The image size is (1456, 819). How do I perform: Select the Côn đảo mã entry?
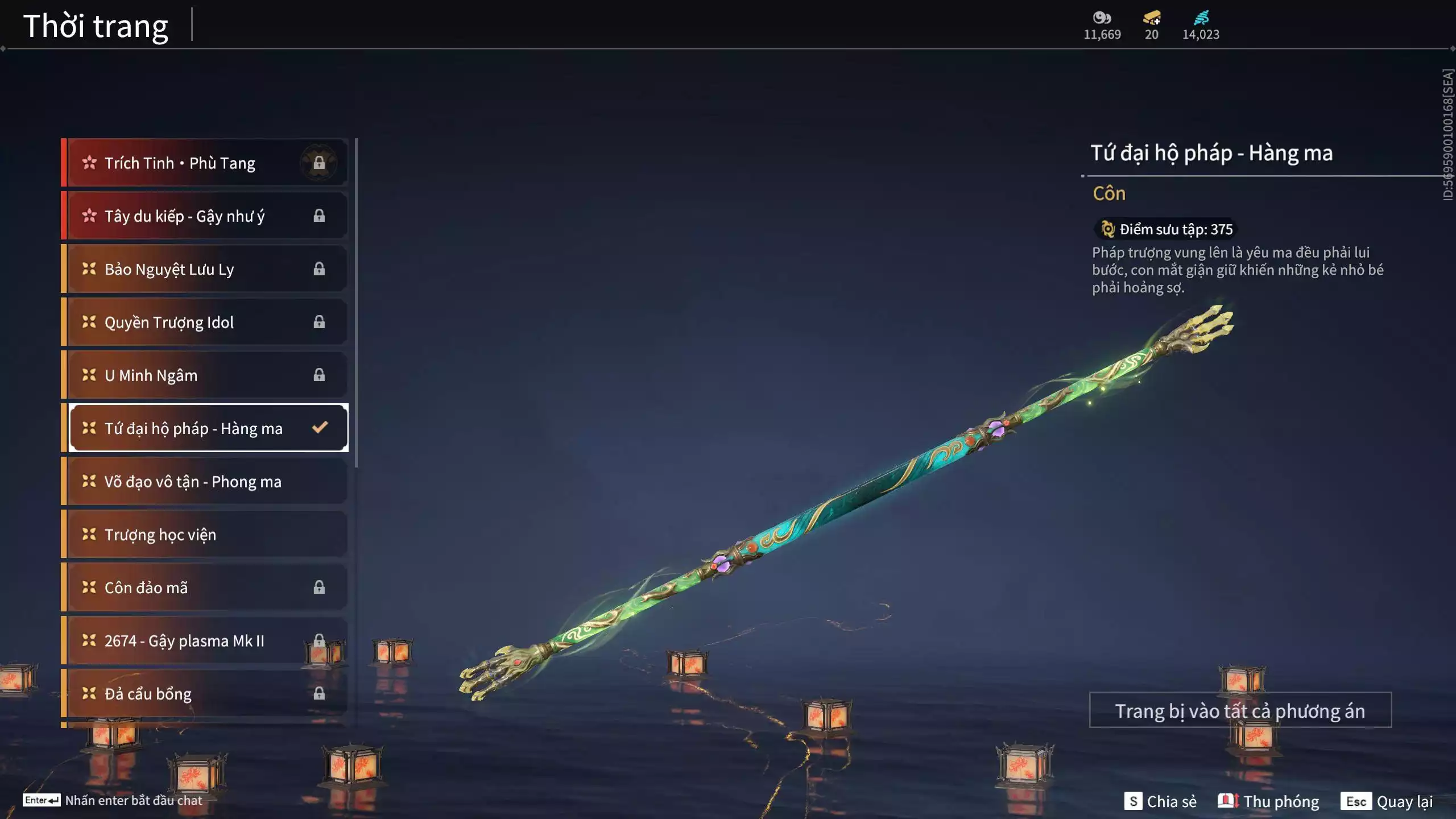click(x=205, y=587)
